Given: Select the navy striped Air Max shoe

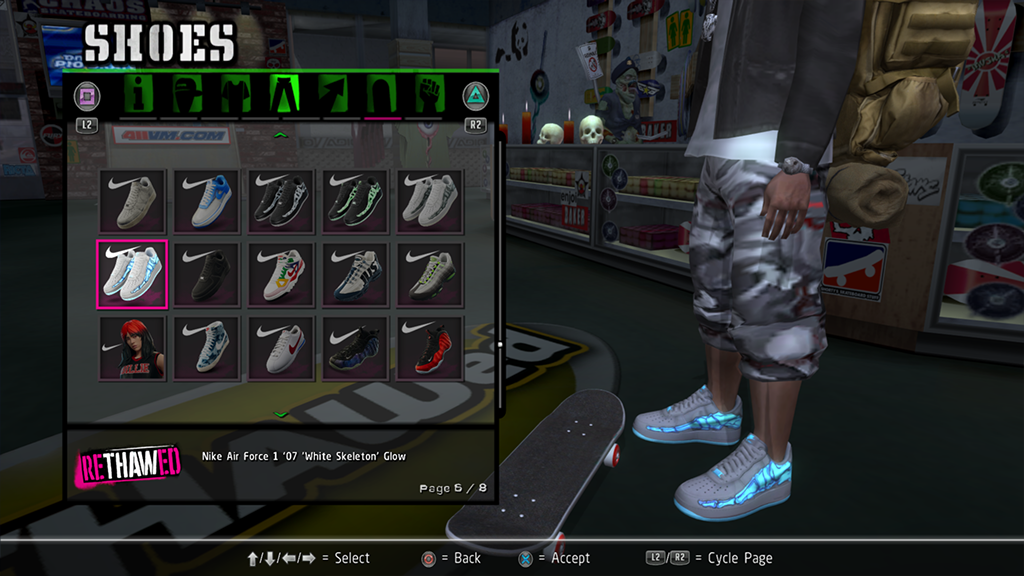Looking at the screenshot, I should (357, 274).
